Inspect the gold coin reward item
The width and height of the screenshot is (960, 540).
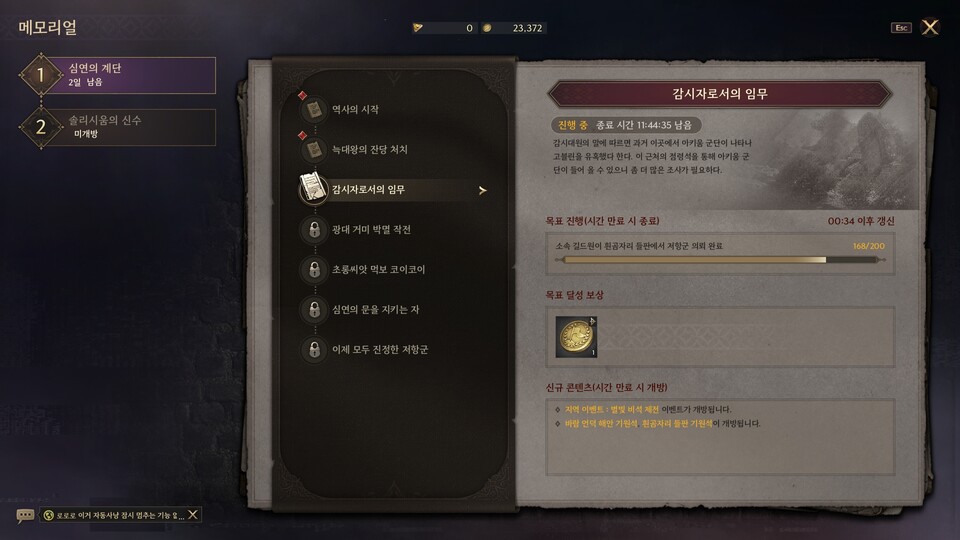tap(576, 338)
